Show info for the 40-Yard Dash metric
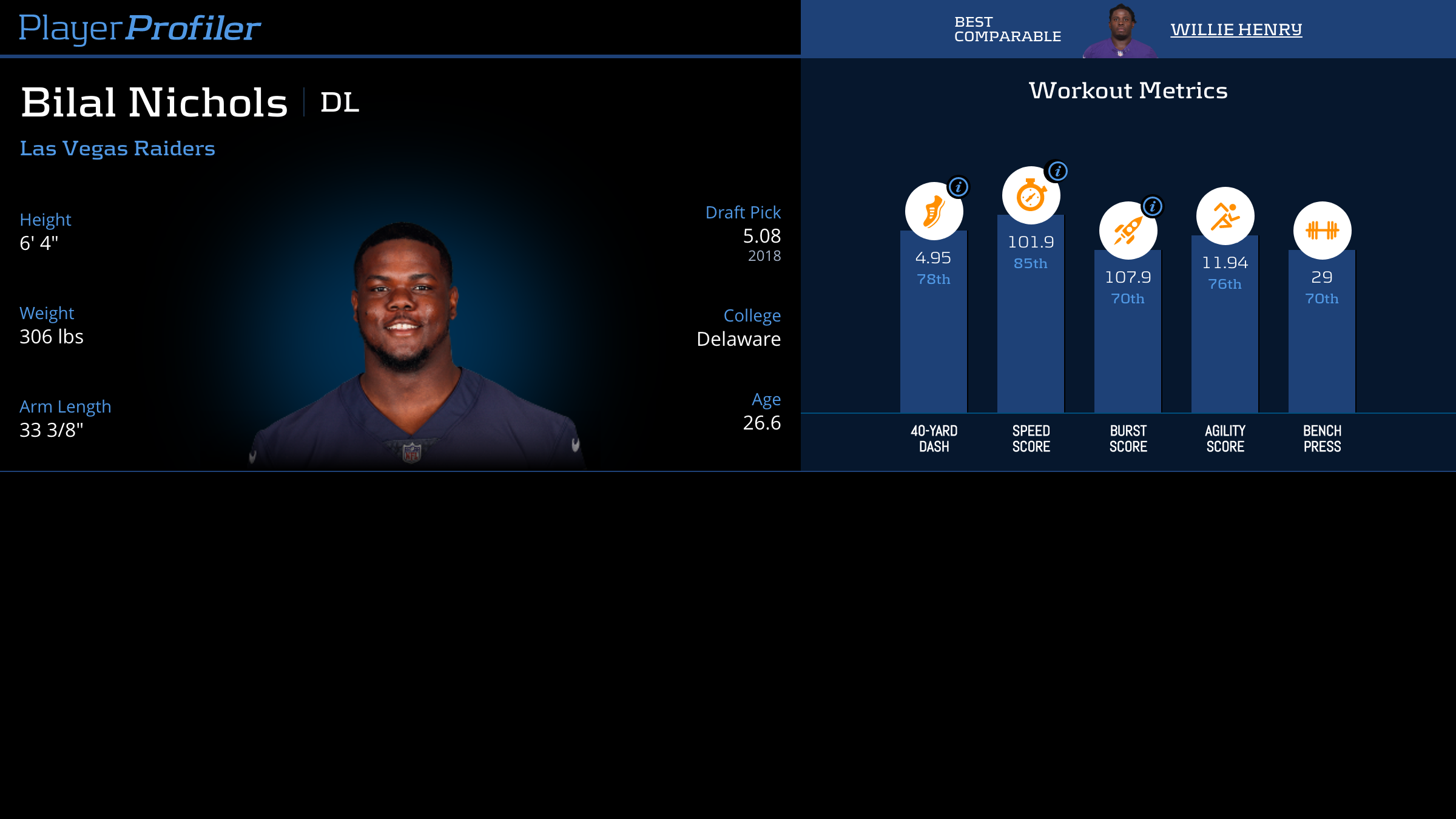This screenshot has width=1456, height=819. tap(959, 187)
